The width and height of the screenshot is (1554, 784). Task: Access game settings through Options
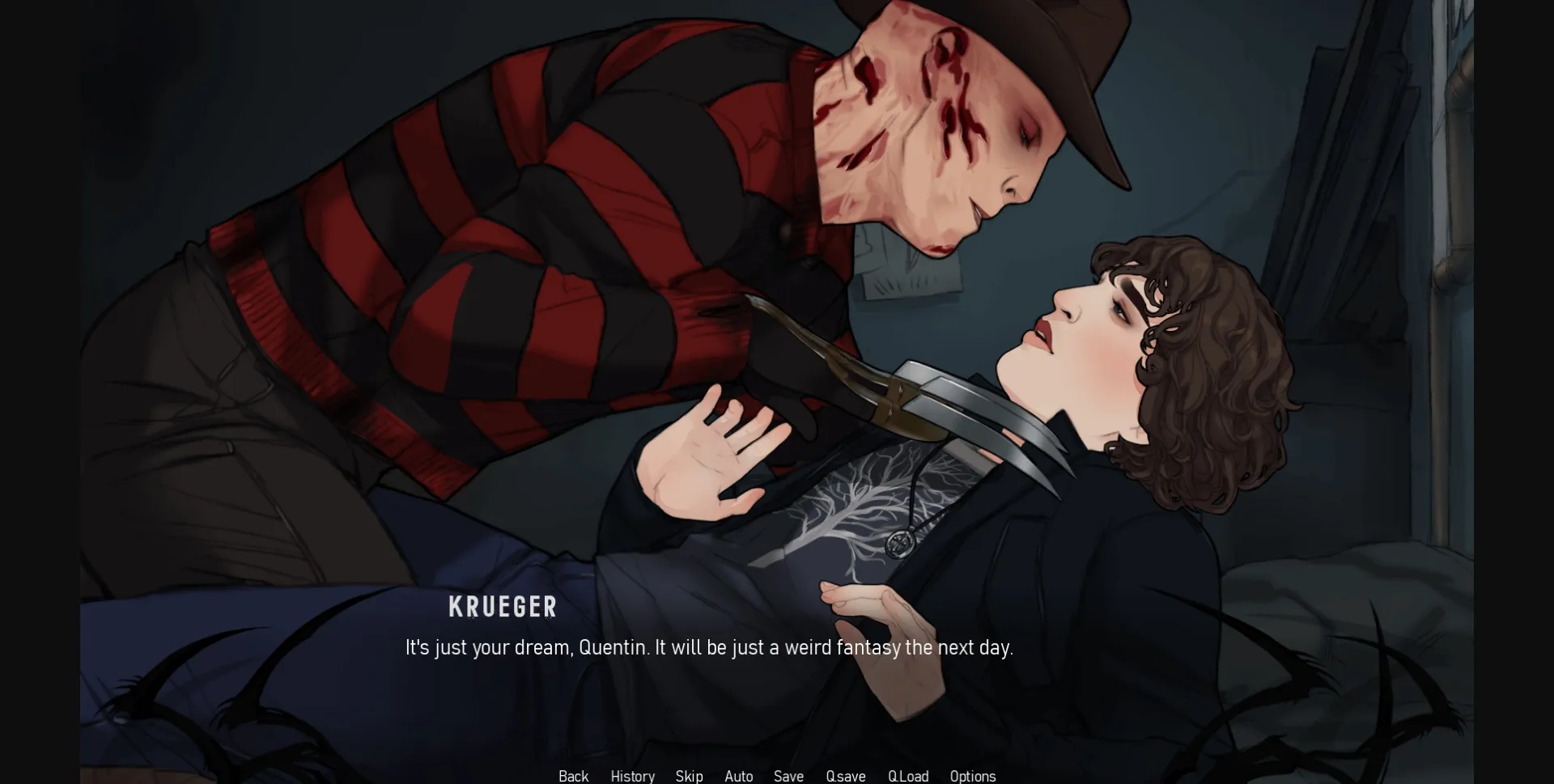click(972, 776)
